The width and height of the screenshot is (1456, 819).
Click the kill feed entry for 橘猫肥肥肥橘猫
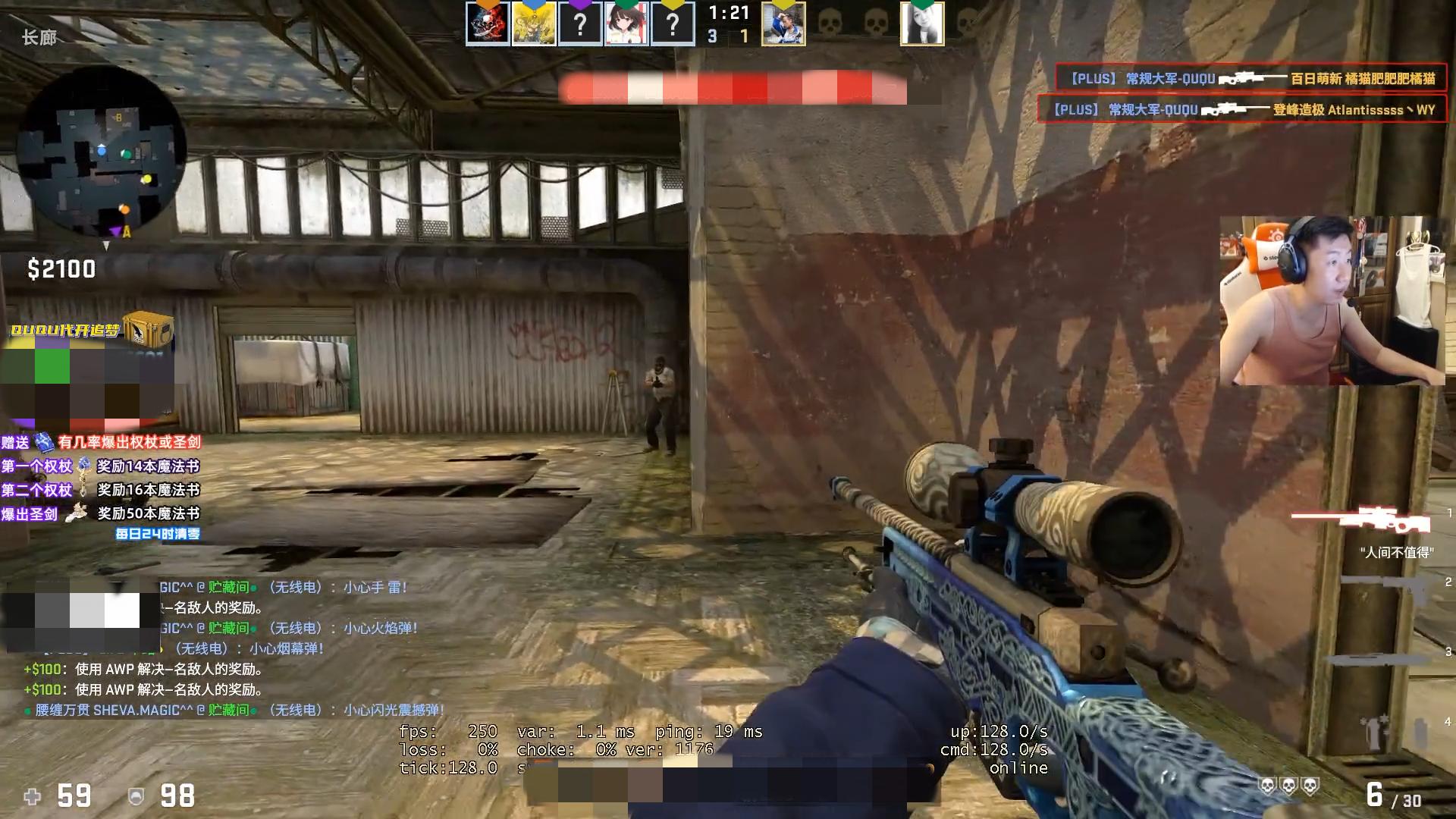1250,78
